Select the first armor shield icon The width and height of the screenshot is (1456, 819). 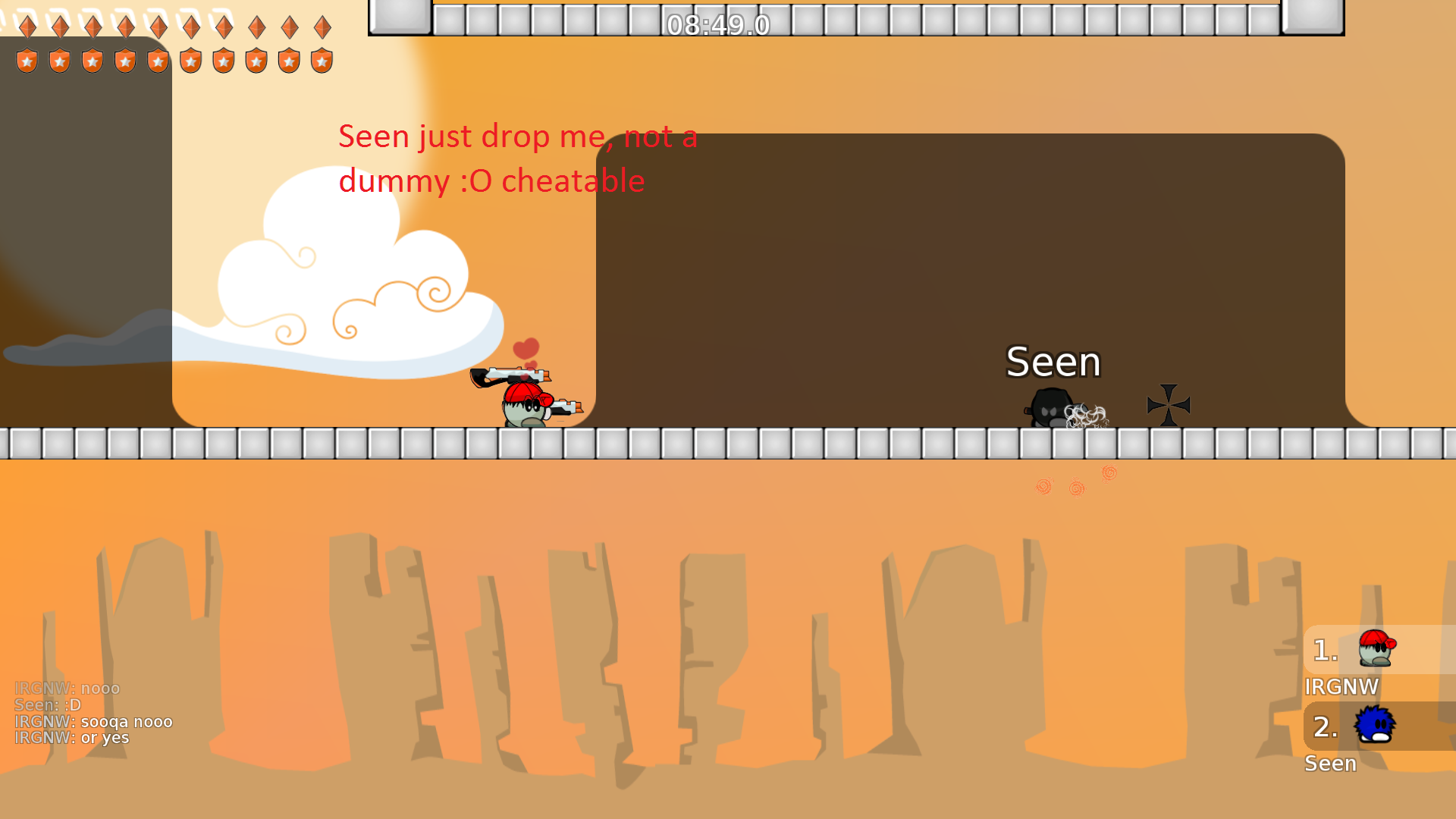point(27,59)
